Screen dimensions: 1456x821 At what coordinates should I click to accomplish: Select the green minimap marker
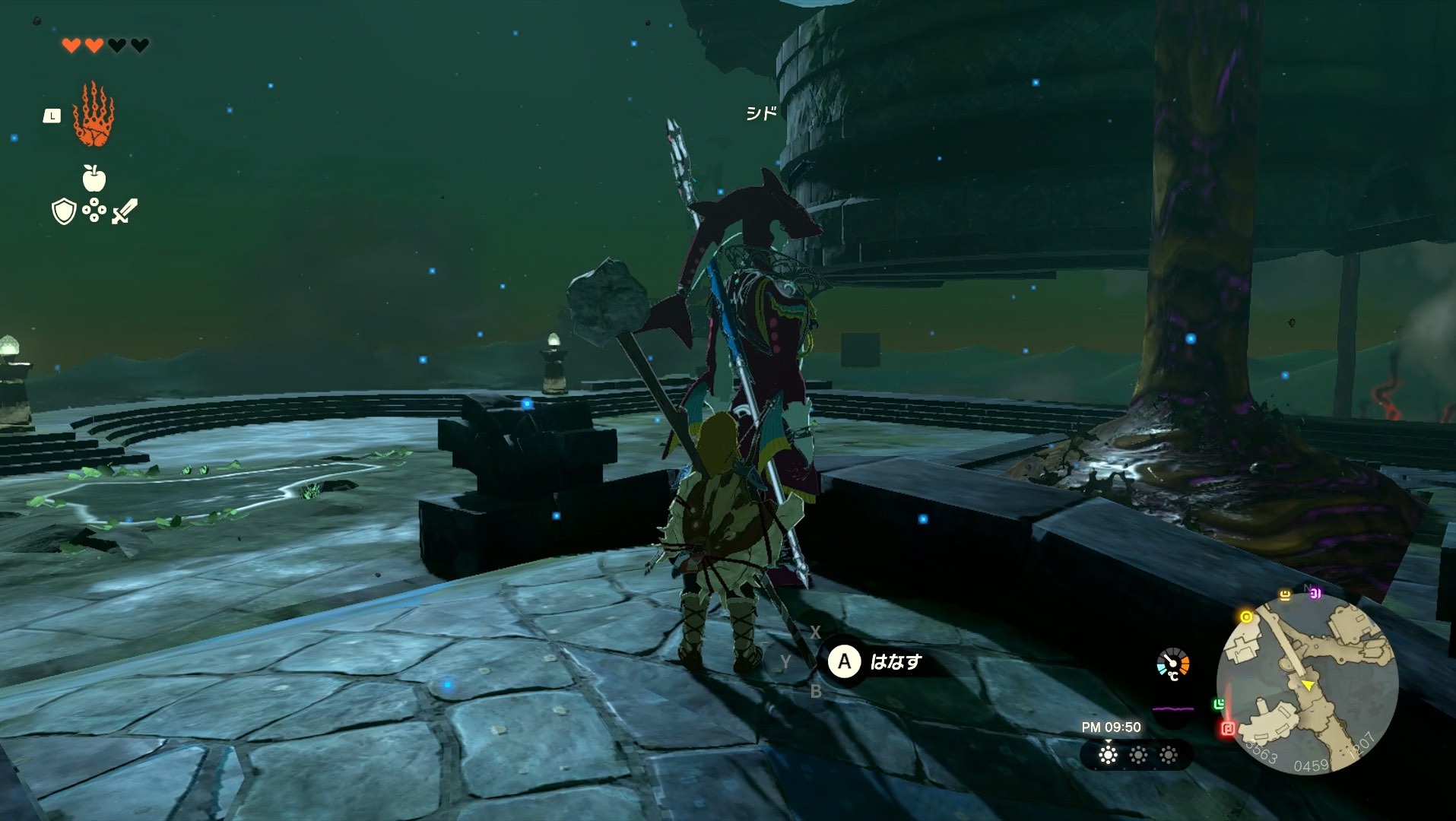1219,705
